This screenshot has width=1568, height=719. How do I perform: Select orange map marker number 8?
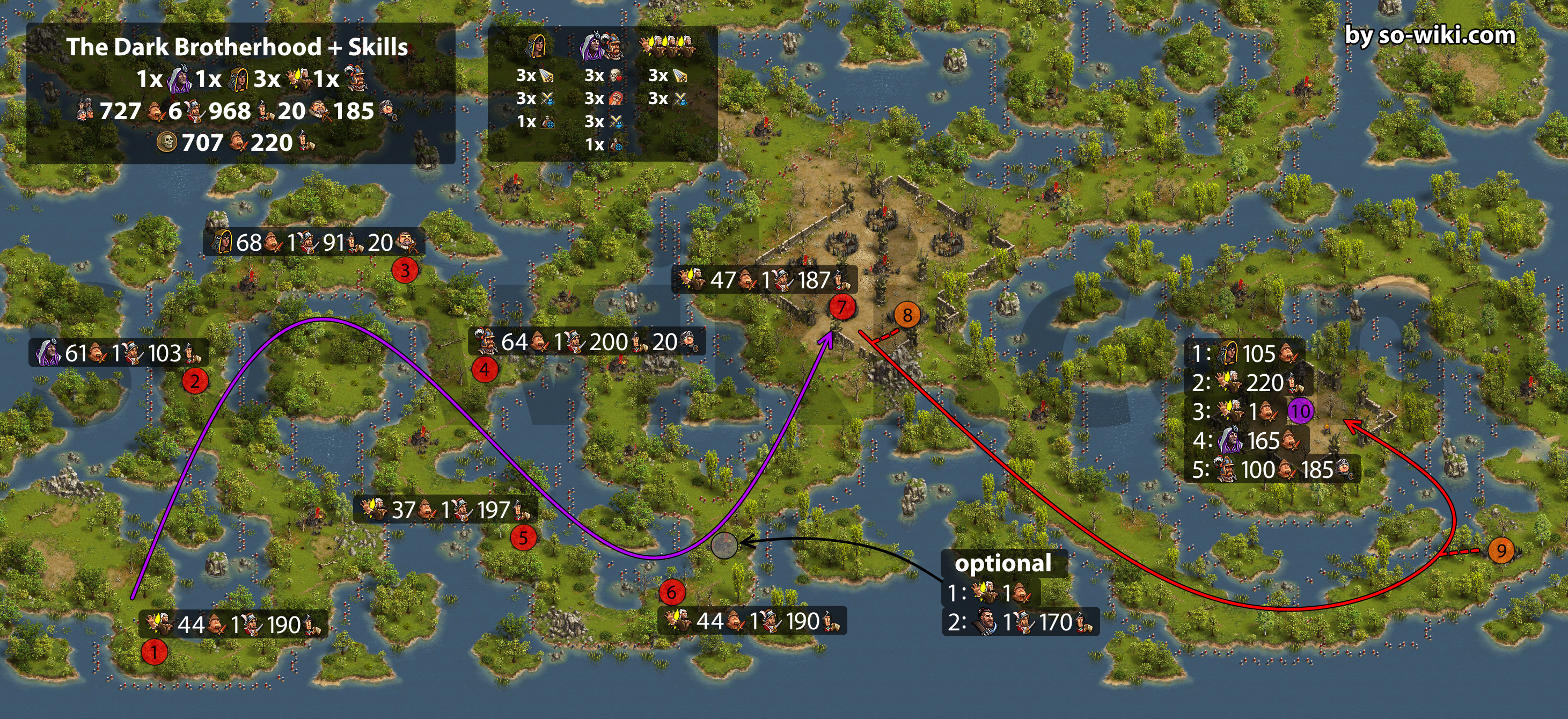[907, 315]
